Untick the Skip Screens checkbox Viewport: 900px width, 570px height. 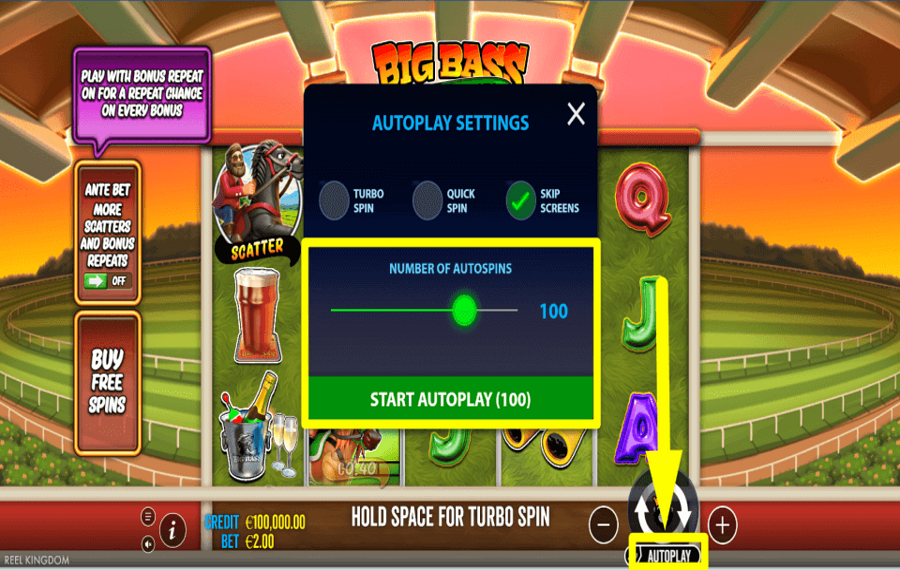[521, 200]
